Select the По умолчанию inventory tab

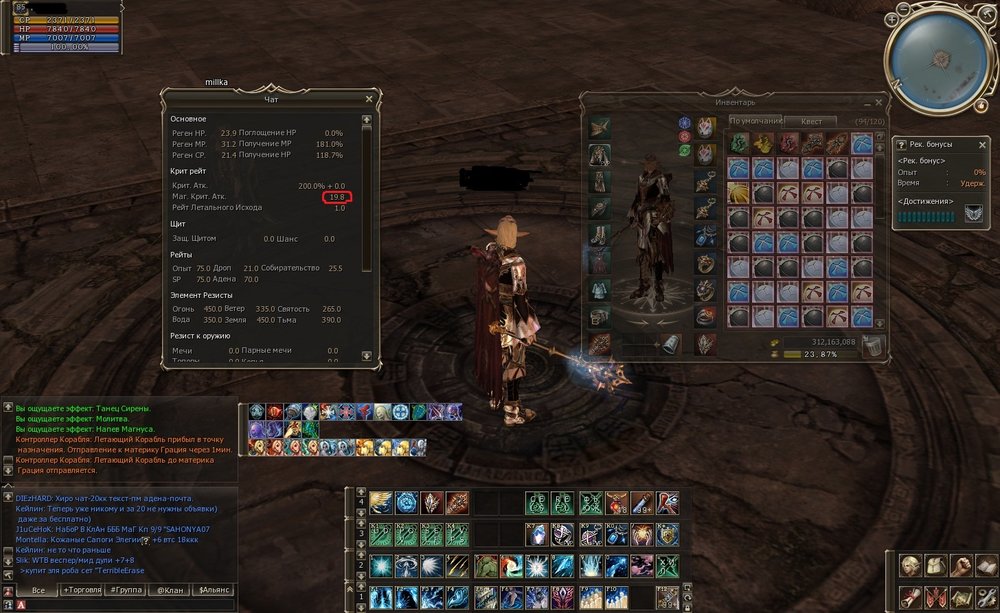pos(756,121)
